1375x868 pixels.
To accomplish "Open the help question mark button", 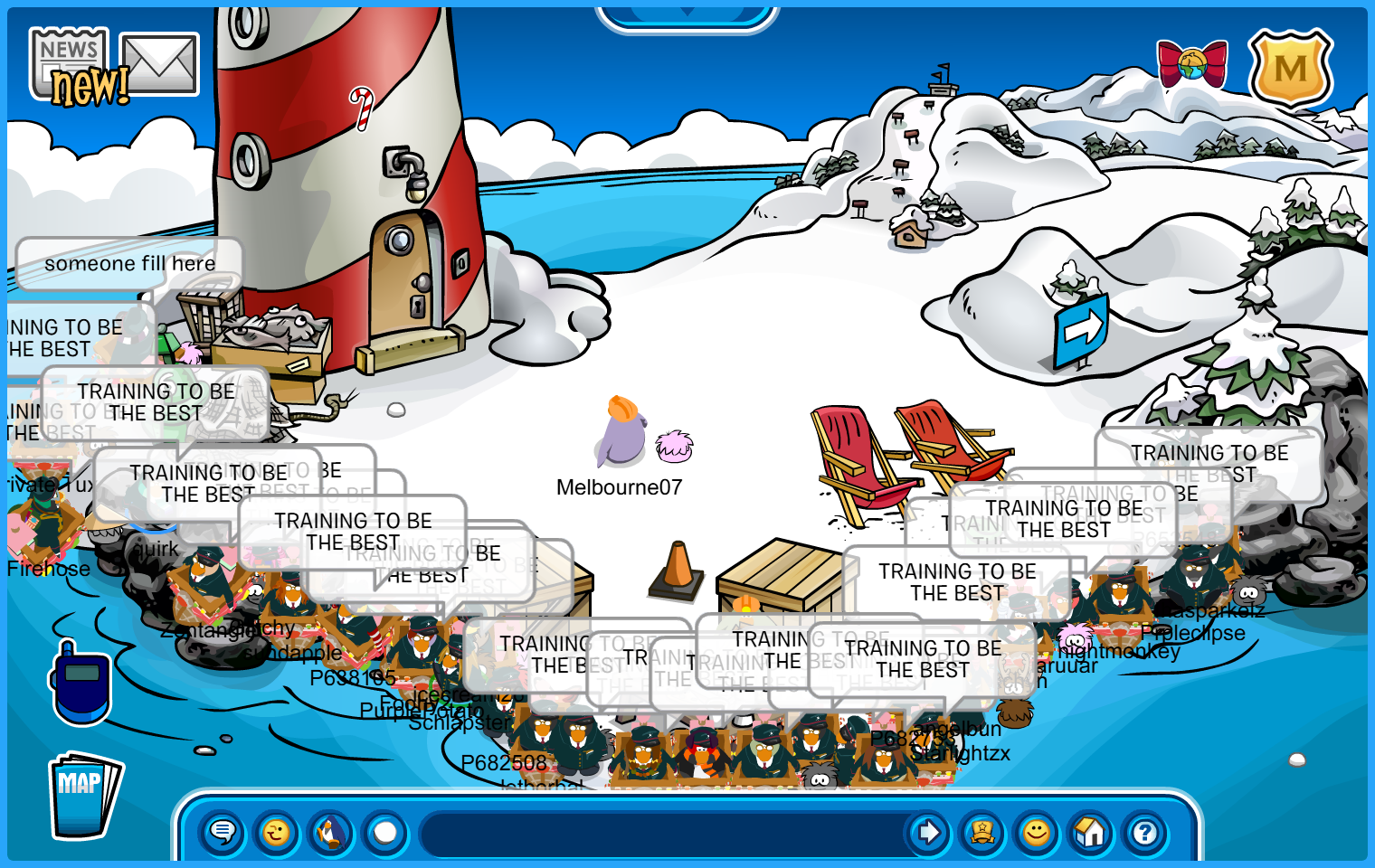I will point(1145,832).
